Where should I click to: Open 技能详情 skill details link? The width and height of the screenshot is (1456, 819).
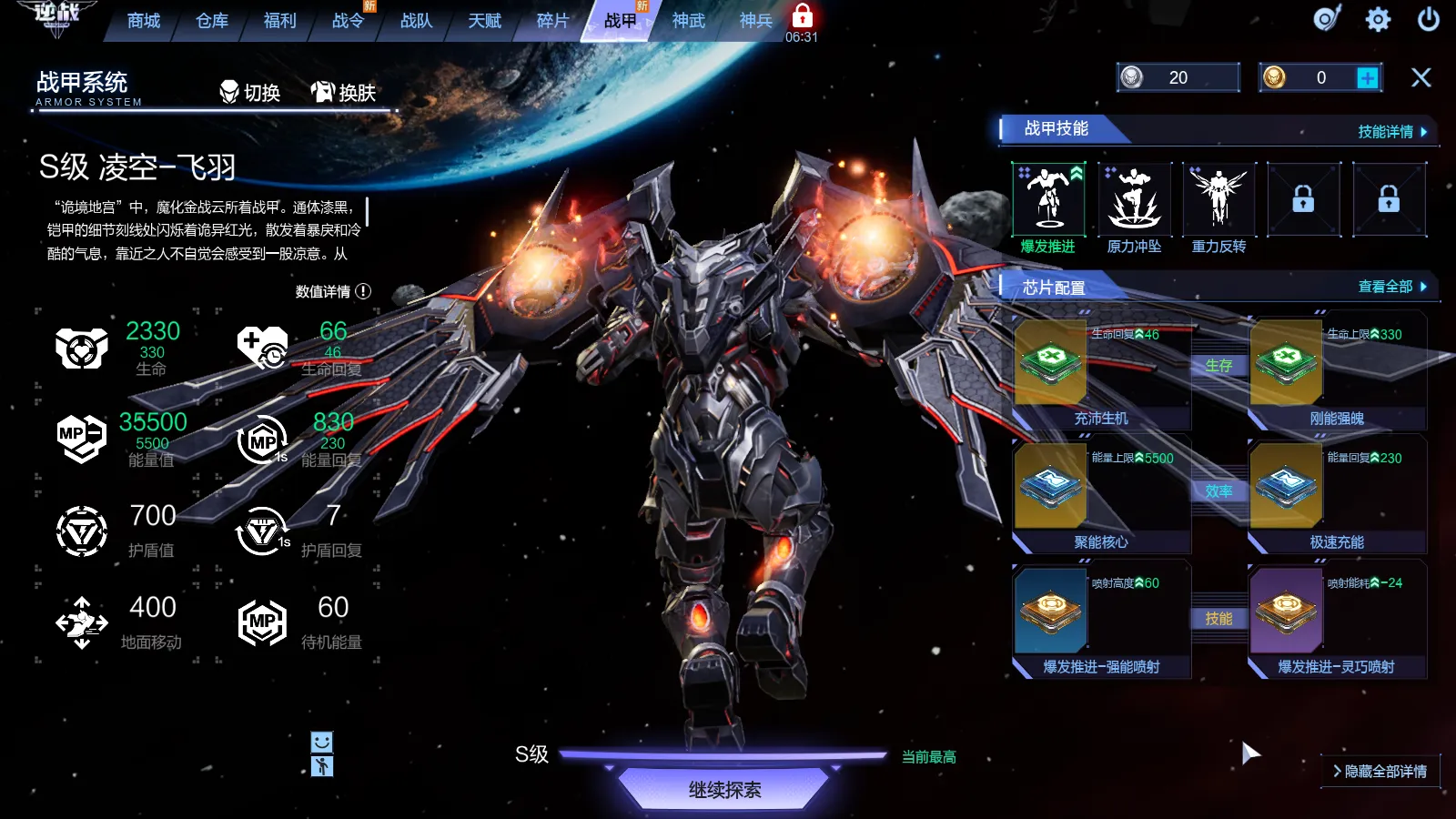pos(1391,132)
